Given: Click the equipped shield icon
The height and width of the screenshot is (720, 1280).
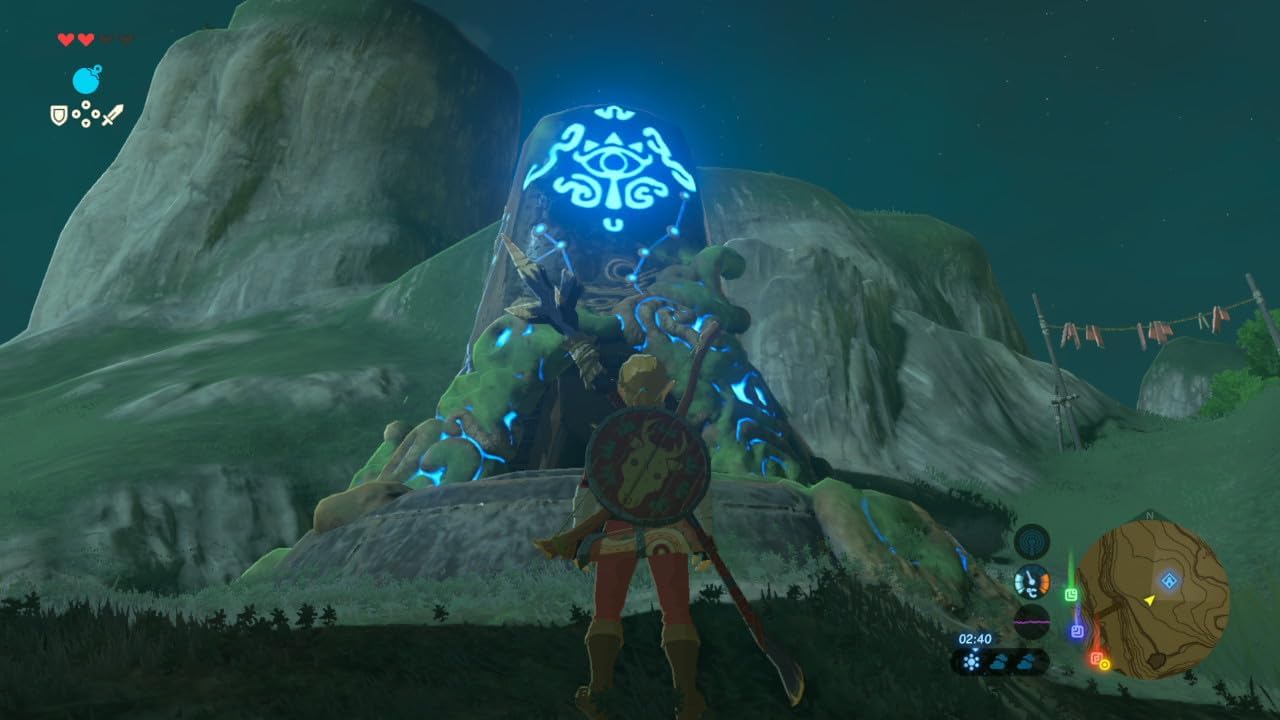Looking at the screenshot, I should 59,116.
